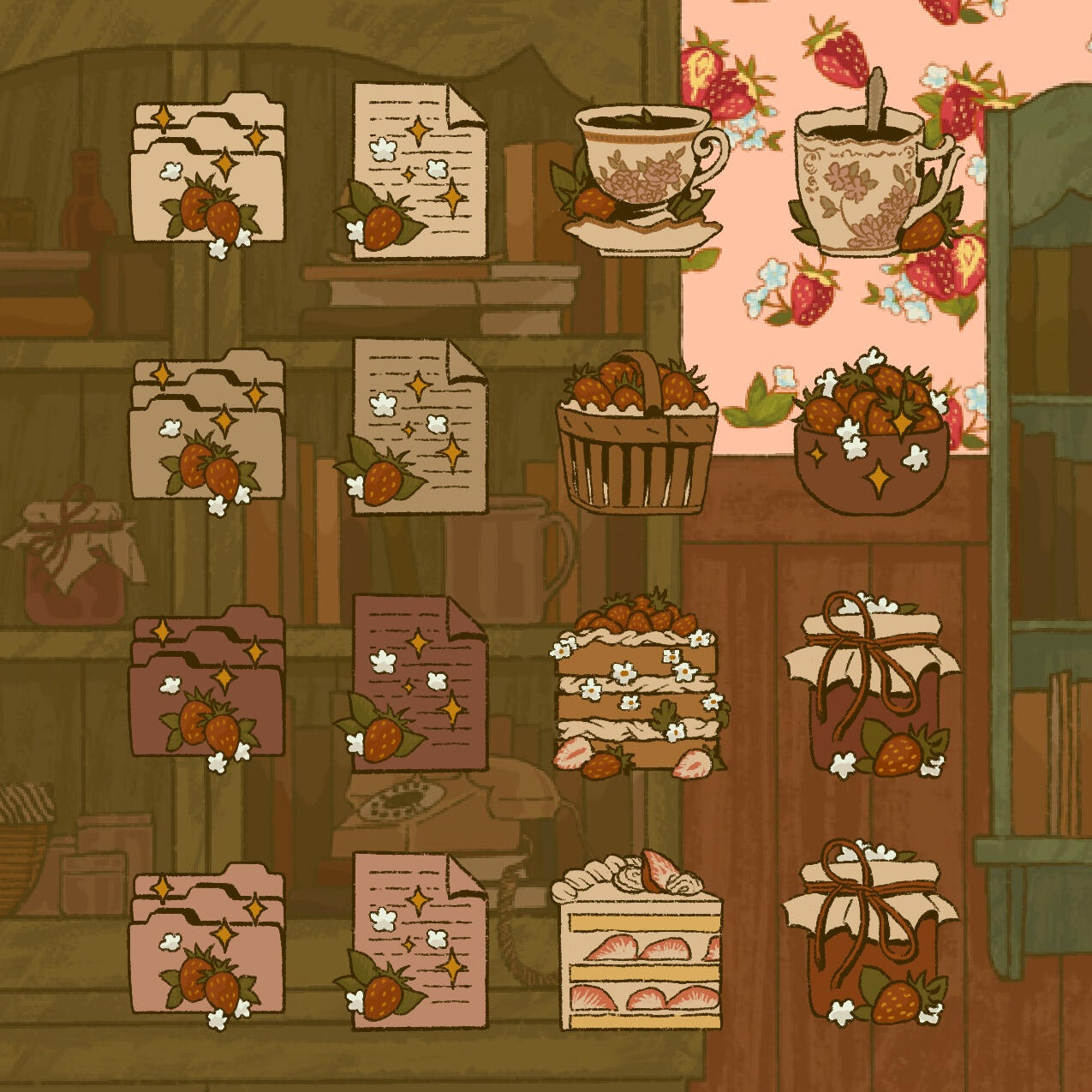The image size is (1092, 1092).
Task: Select the tan beige document icon
Action: (417, 427)
